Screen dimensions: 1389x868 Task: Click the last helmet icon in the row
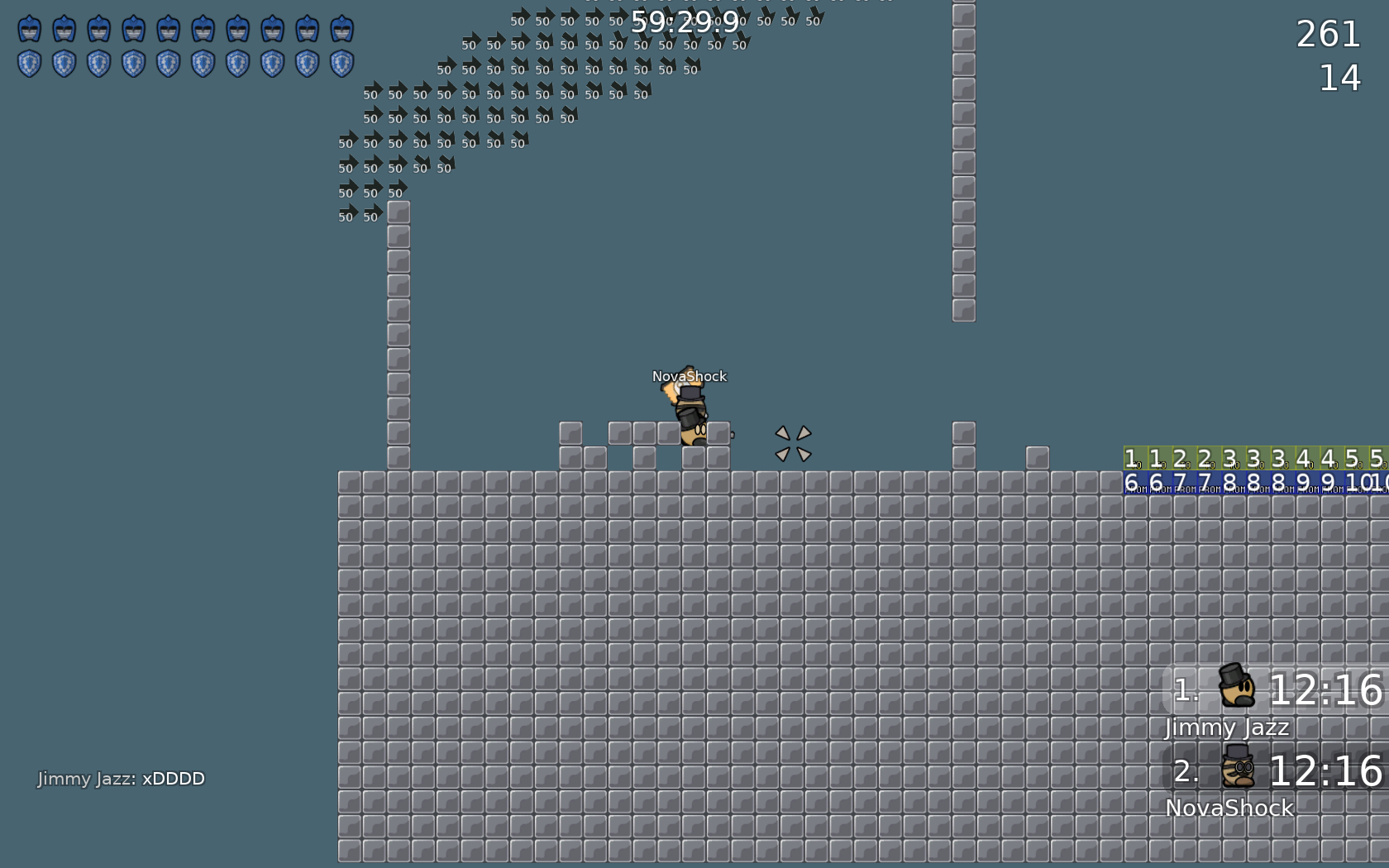click(340, 27)
